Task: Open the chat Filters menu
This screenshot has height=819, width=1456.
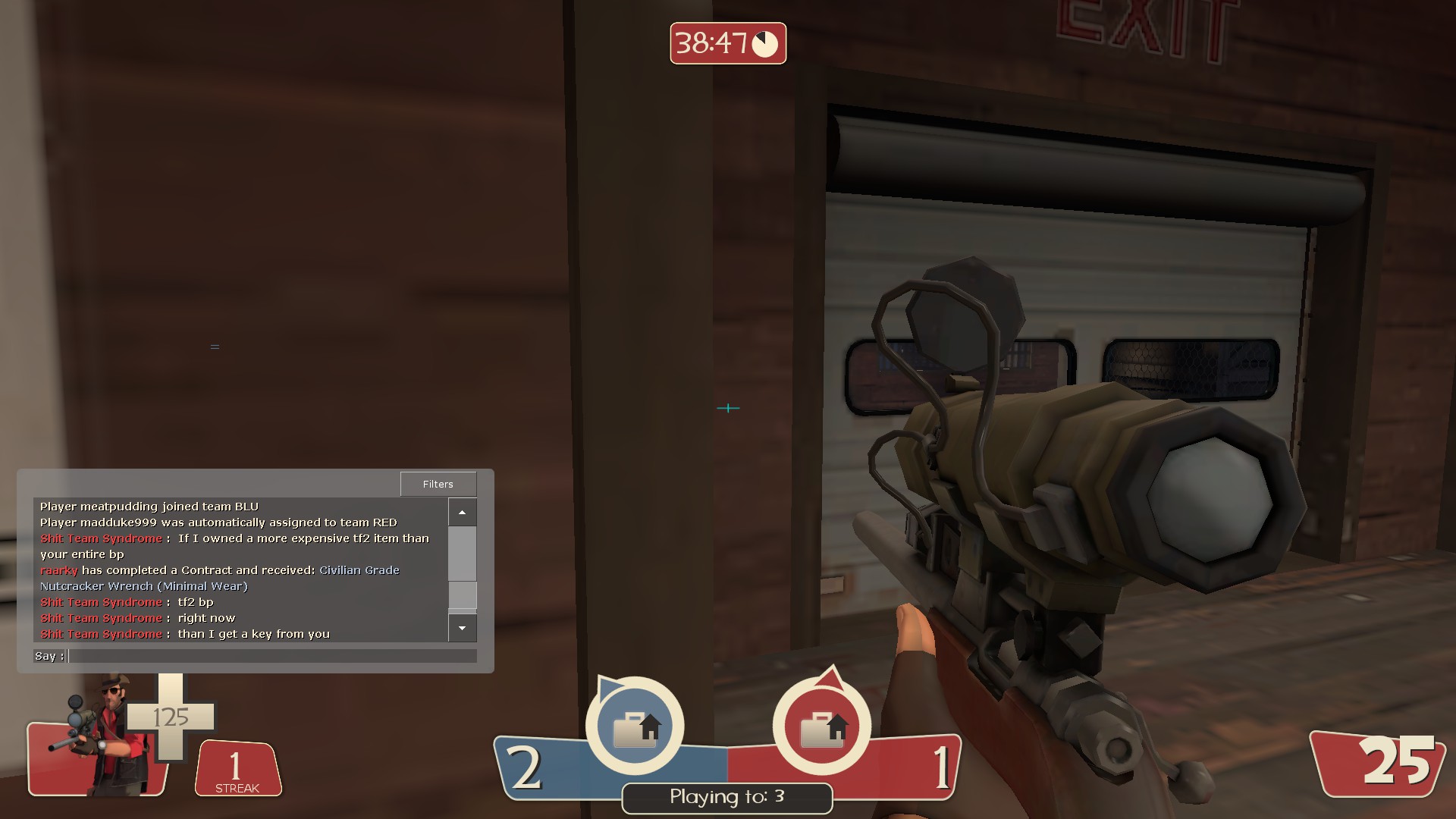Action: [x=438, y=484]
